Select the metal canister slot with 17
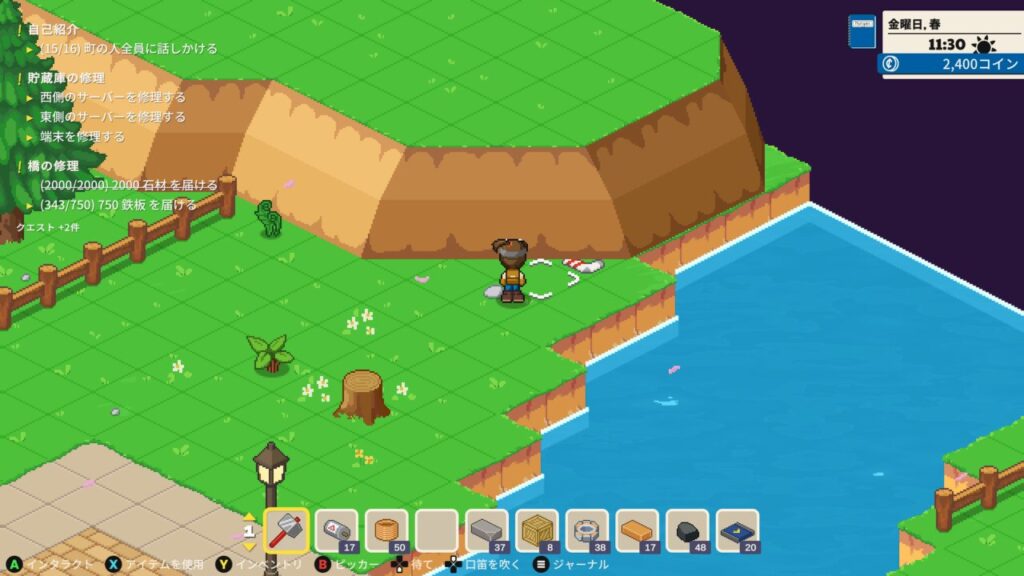Screen dimensions: 1024x576 [337, 530]
